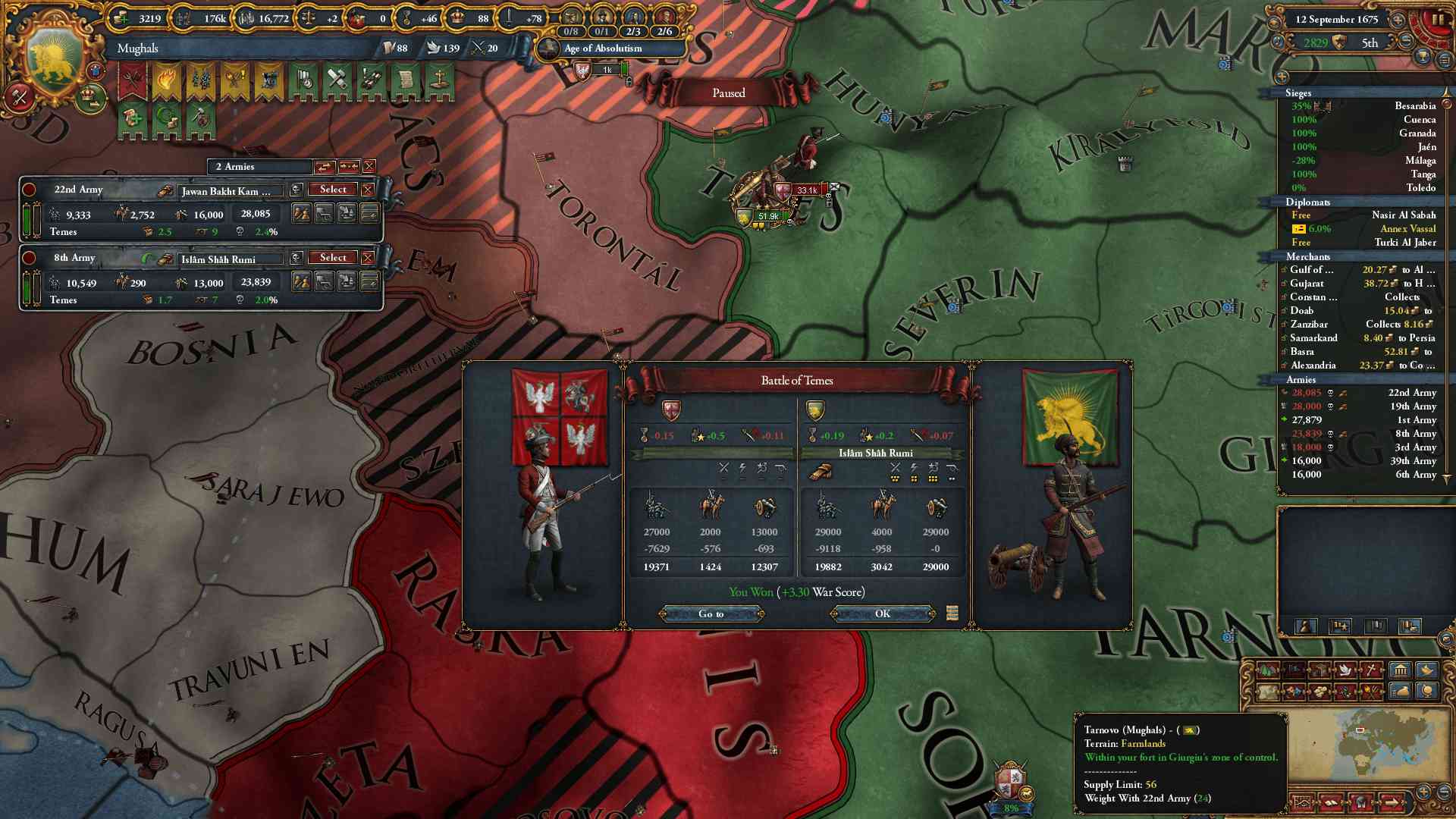Viewport: 1456px width, 819px height.
Task: Decrease game speed with the minus button
Action: pyautogui.click(x=1407, y=40)
